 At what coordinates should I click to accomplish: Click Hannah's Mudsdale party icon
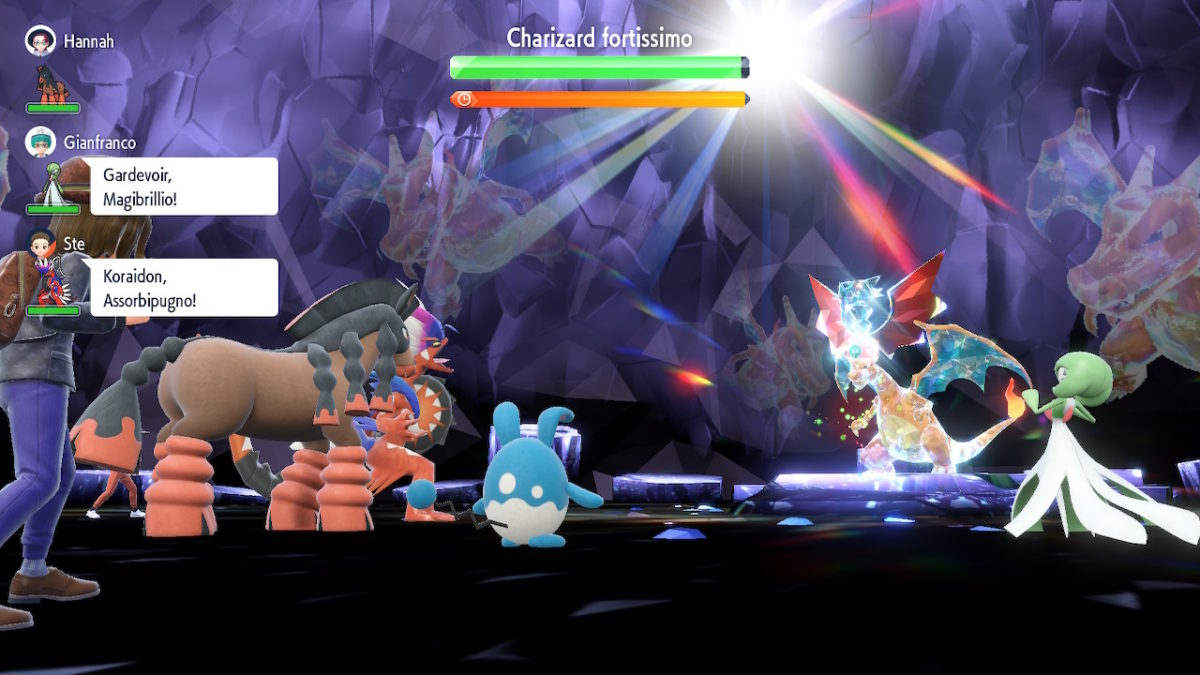[x=53, y=84]
